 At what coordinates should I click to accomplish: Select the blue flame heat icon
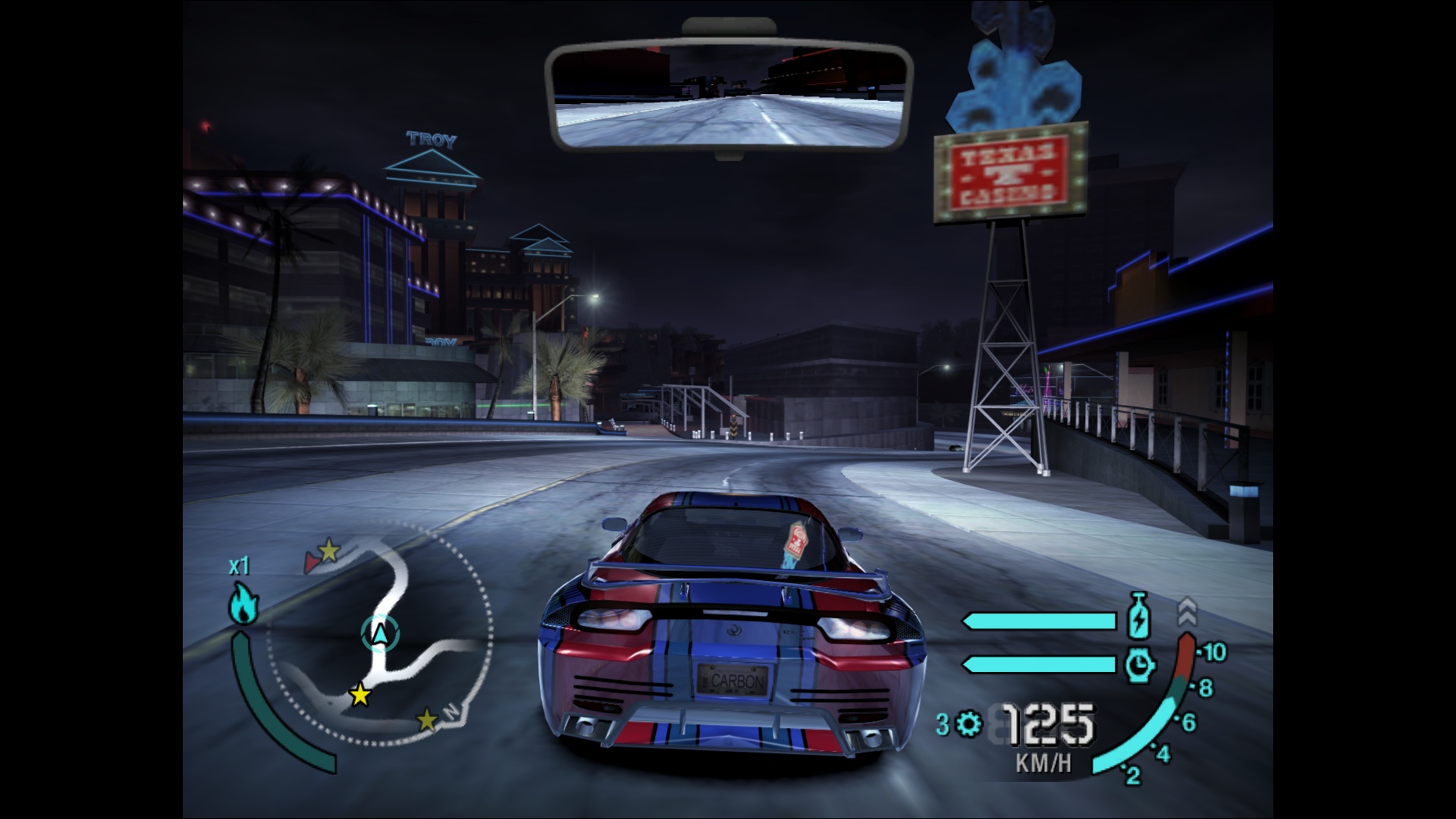243,604
